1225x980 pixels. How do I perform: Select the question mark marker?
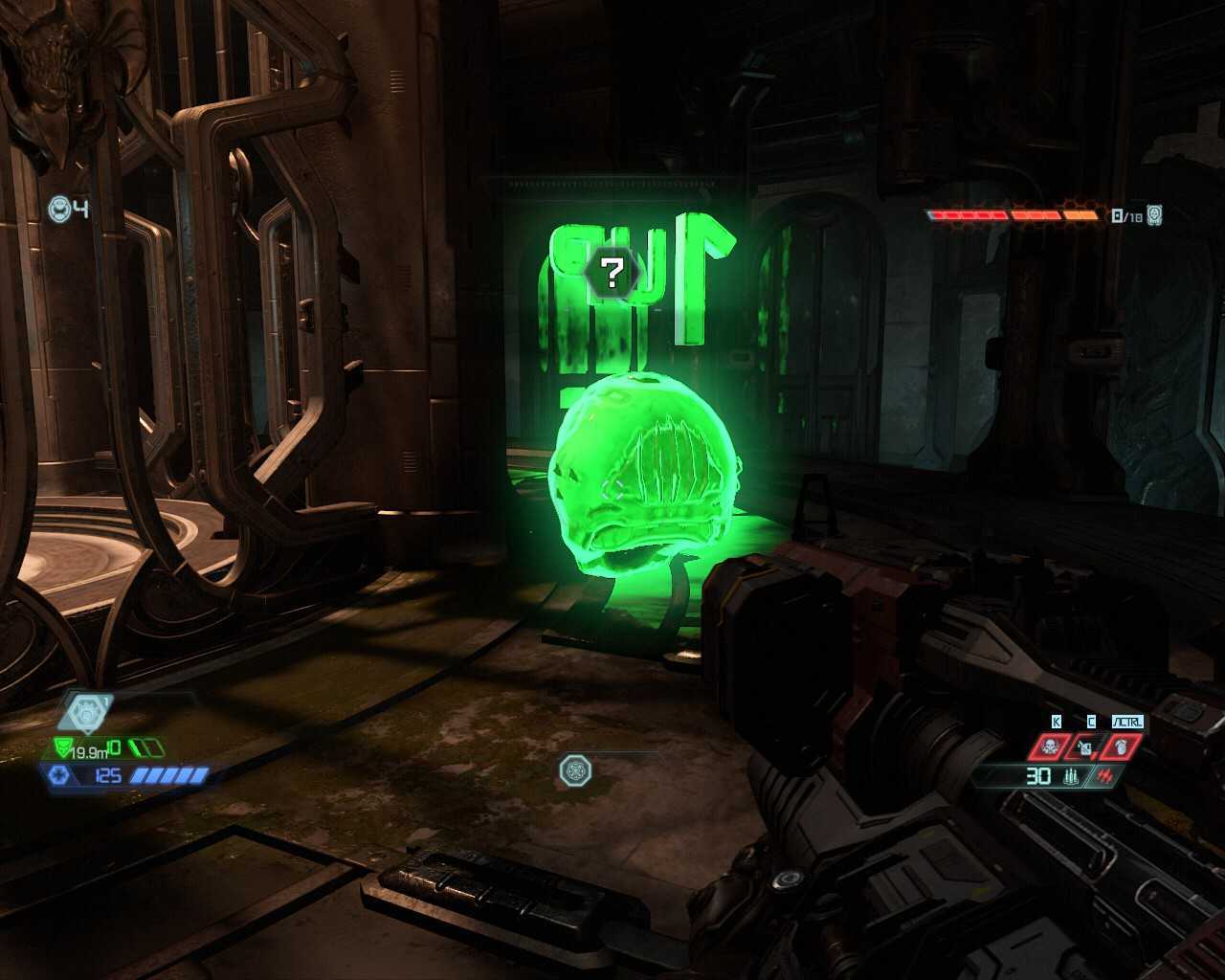[611, 271]
